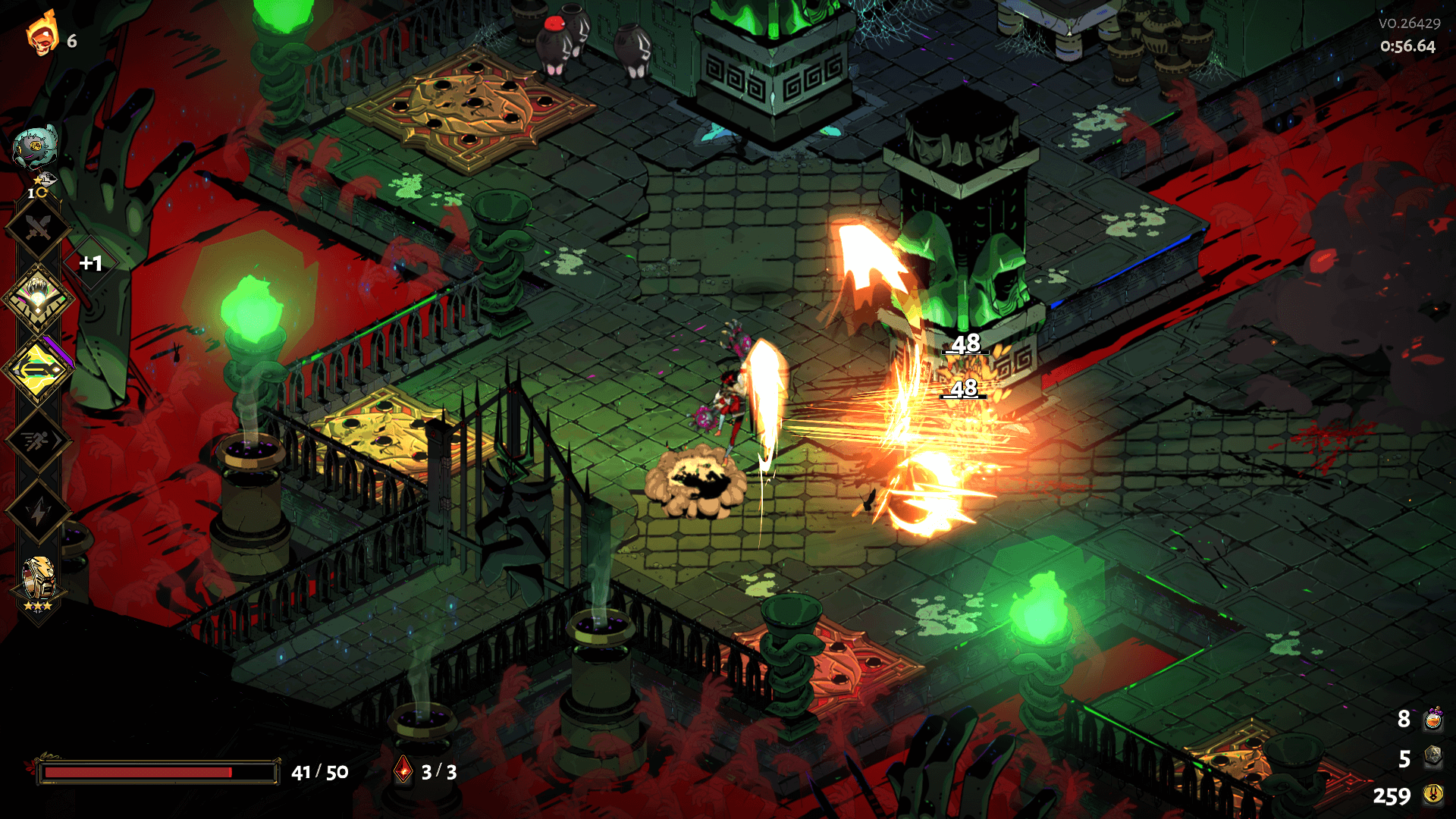1456x819 pixels.
Task: Open the glowing special boon slot
Action: click(38, 298)
